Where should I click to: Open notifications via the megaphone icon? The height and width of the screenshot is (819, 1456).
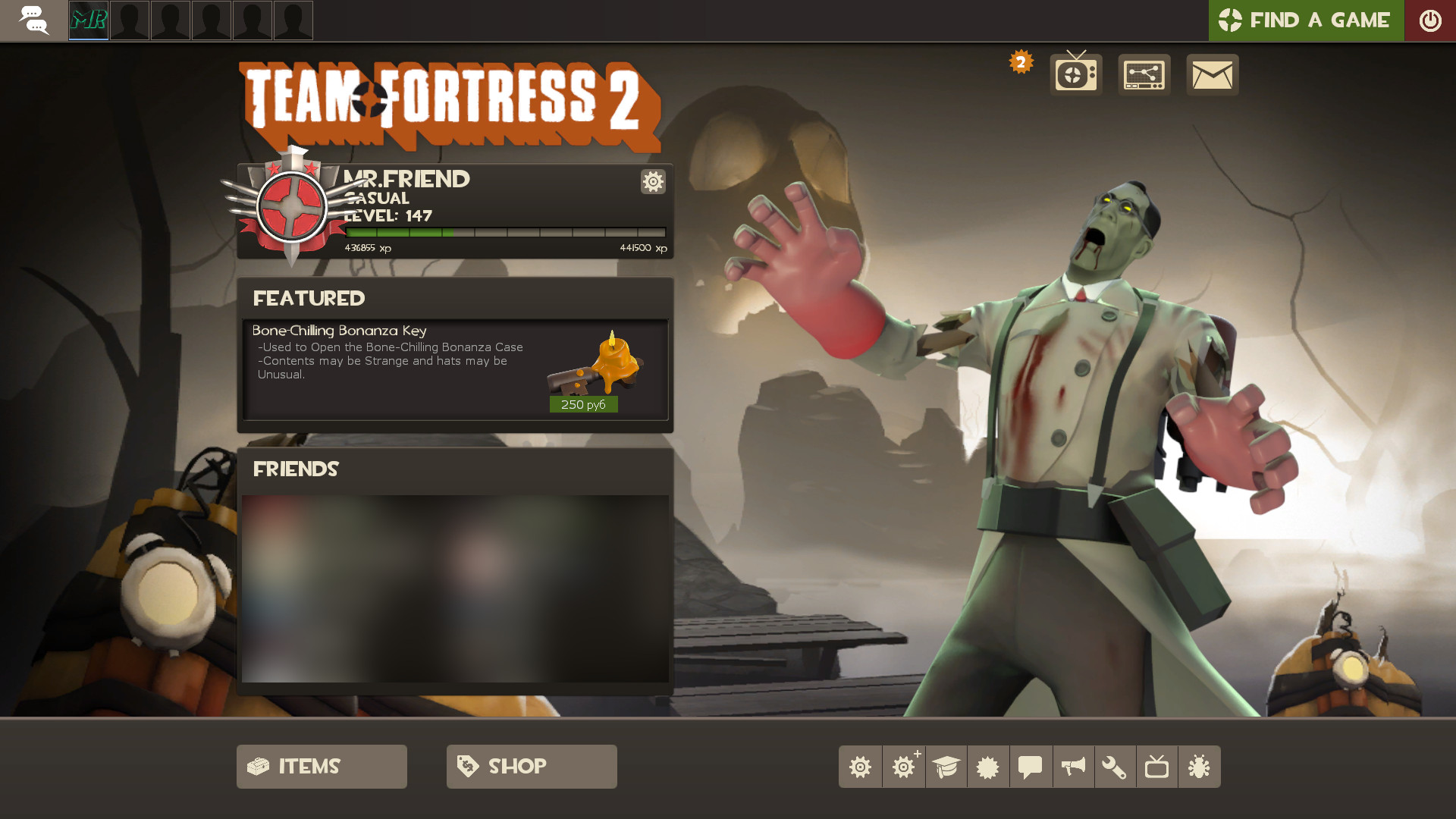click(1073, 766)
